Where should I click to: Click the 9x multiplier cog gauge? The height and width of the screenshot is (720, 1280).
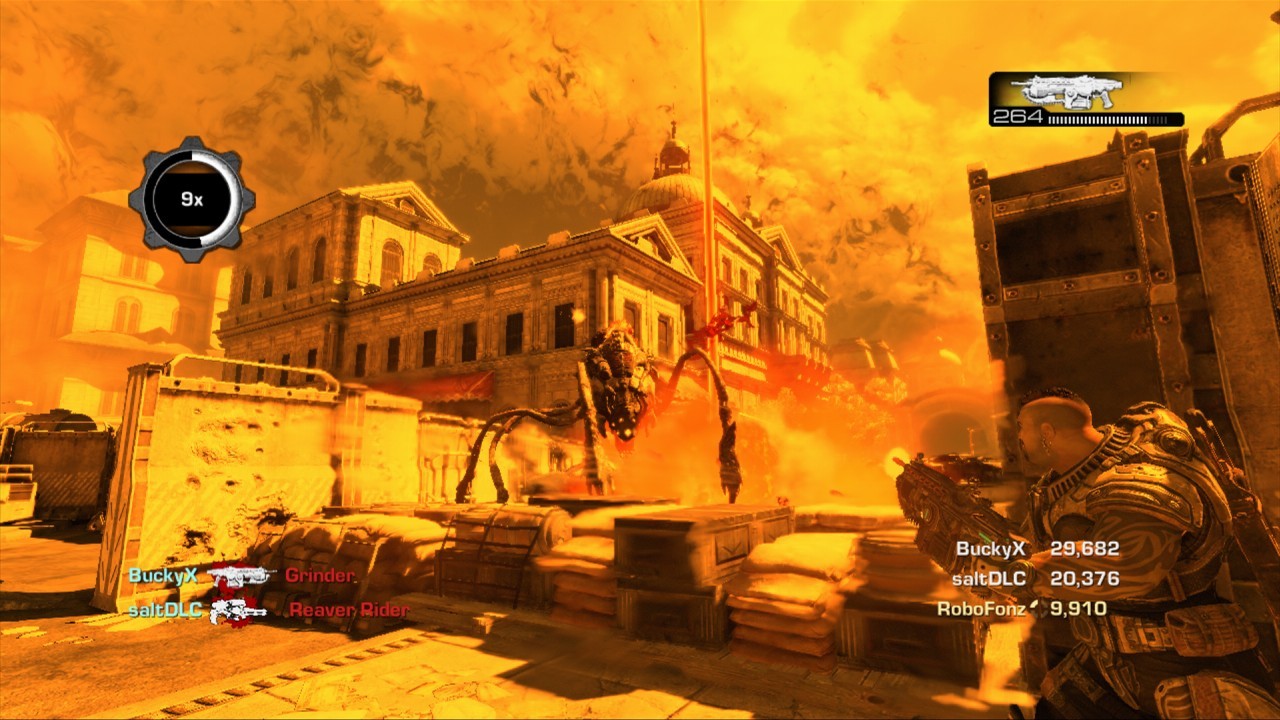click(192, 199)
